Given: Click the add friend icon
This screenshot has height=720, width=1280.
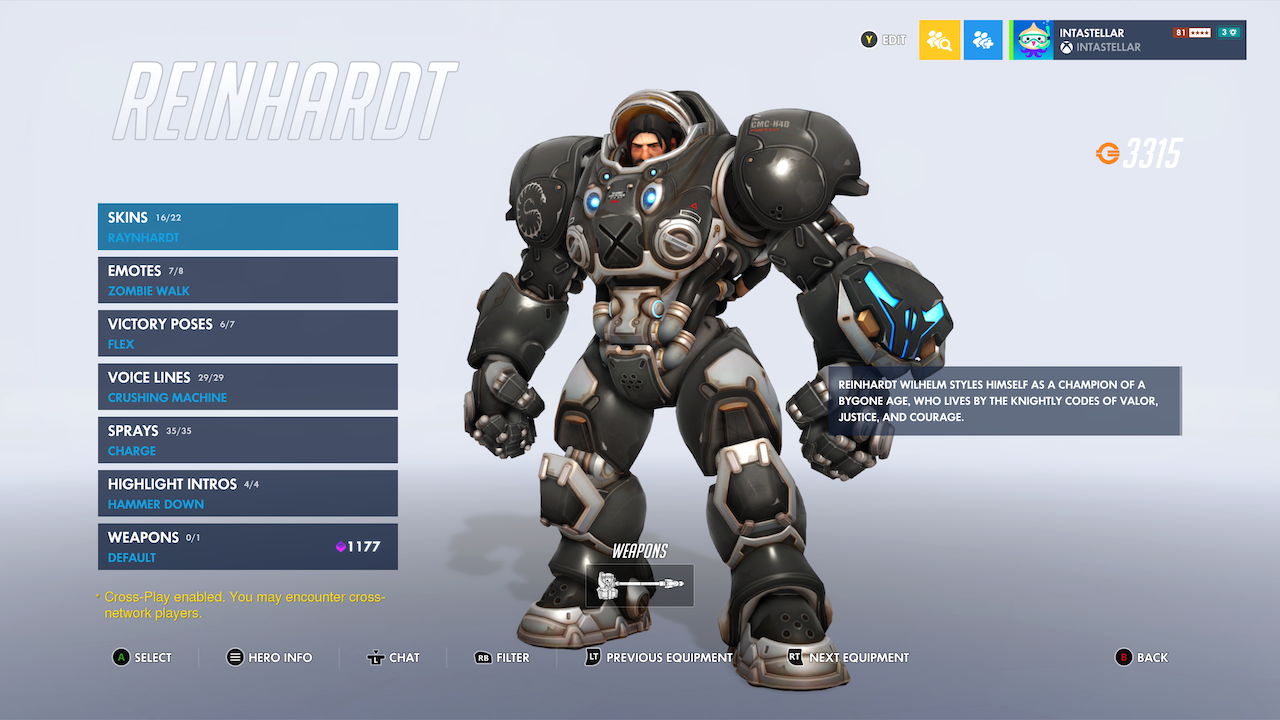Looking at the screenshot, I should pyautogui.click(x=983, y=40).
